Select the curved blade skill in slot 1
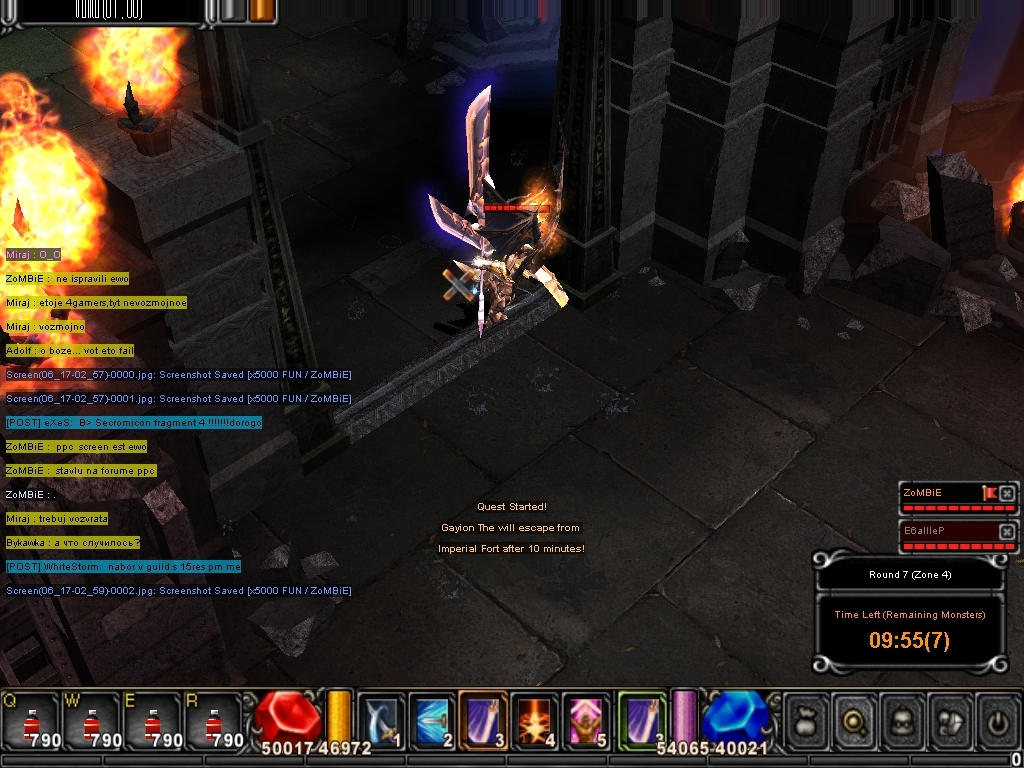This screenshot has width=1024, height=768. point(381,720)
